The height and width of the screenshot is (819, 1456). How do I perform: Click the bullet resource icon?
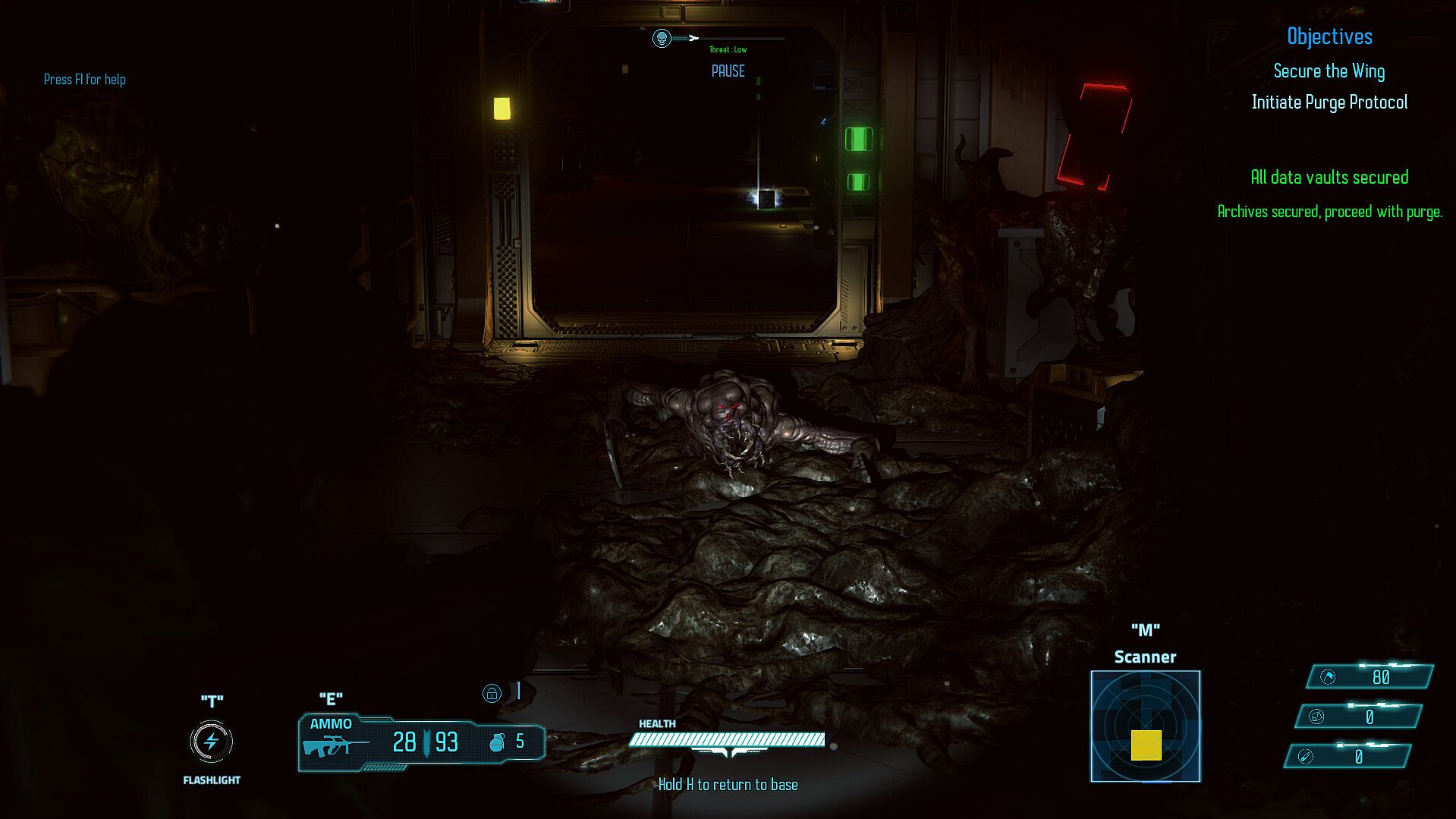[x=1305, y=756]
